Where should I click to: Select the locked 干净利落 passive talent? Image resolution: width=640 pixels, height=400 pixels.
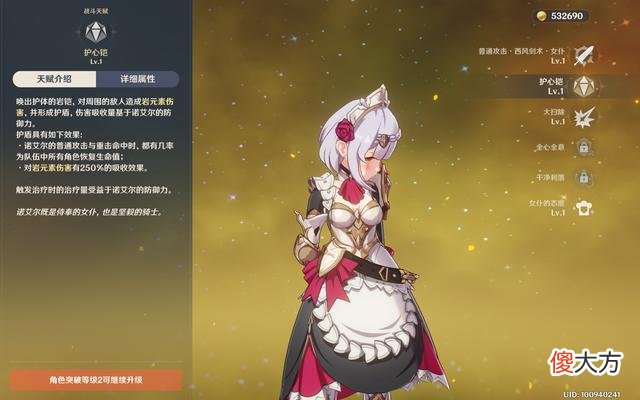pyautogui.click(x=585, y=177)
